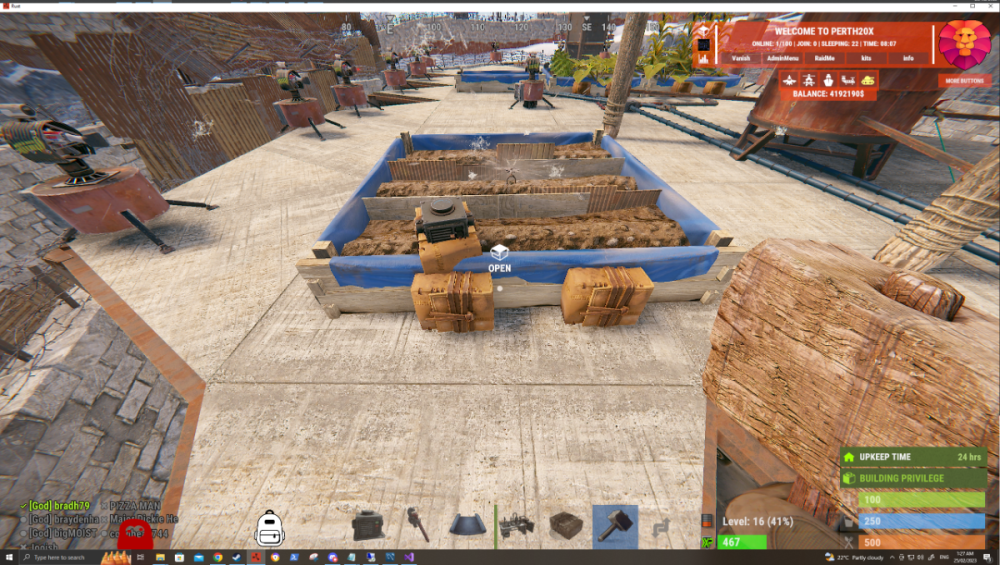Expand the More Buttons panel
The image size is (1000, 565).
click(x=965, y=80)
